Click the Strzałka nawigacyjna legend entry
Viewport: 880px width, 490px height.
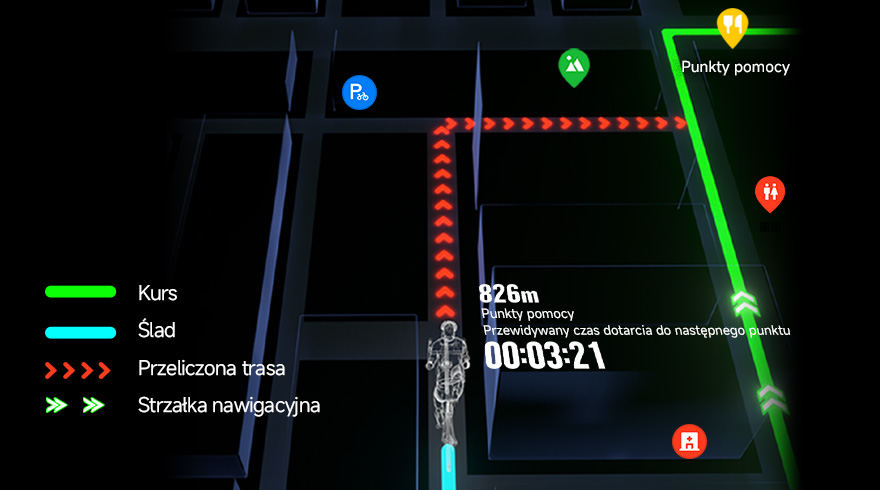point(228,406)
